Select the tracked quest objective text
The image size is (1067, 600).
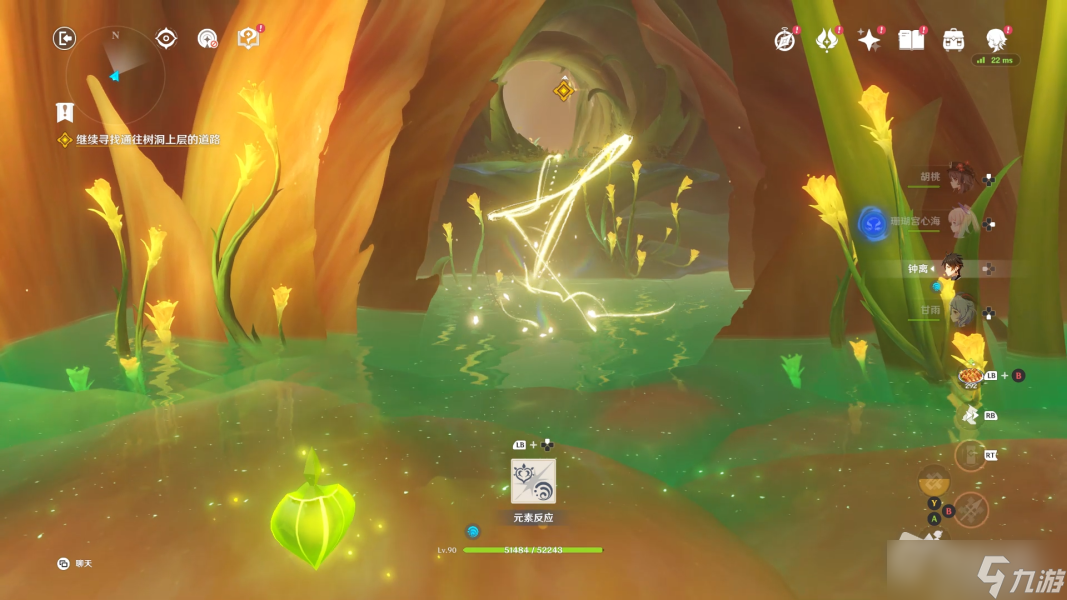pyautogui.click(x=147, y=140)
